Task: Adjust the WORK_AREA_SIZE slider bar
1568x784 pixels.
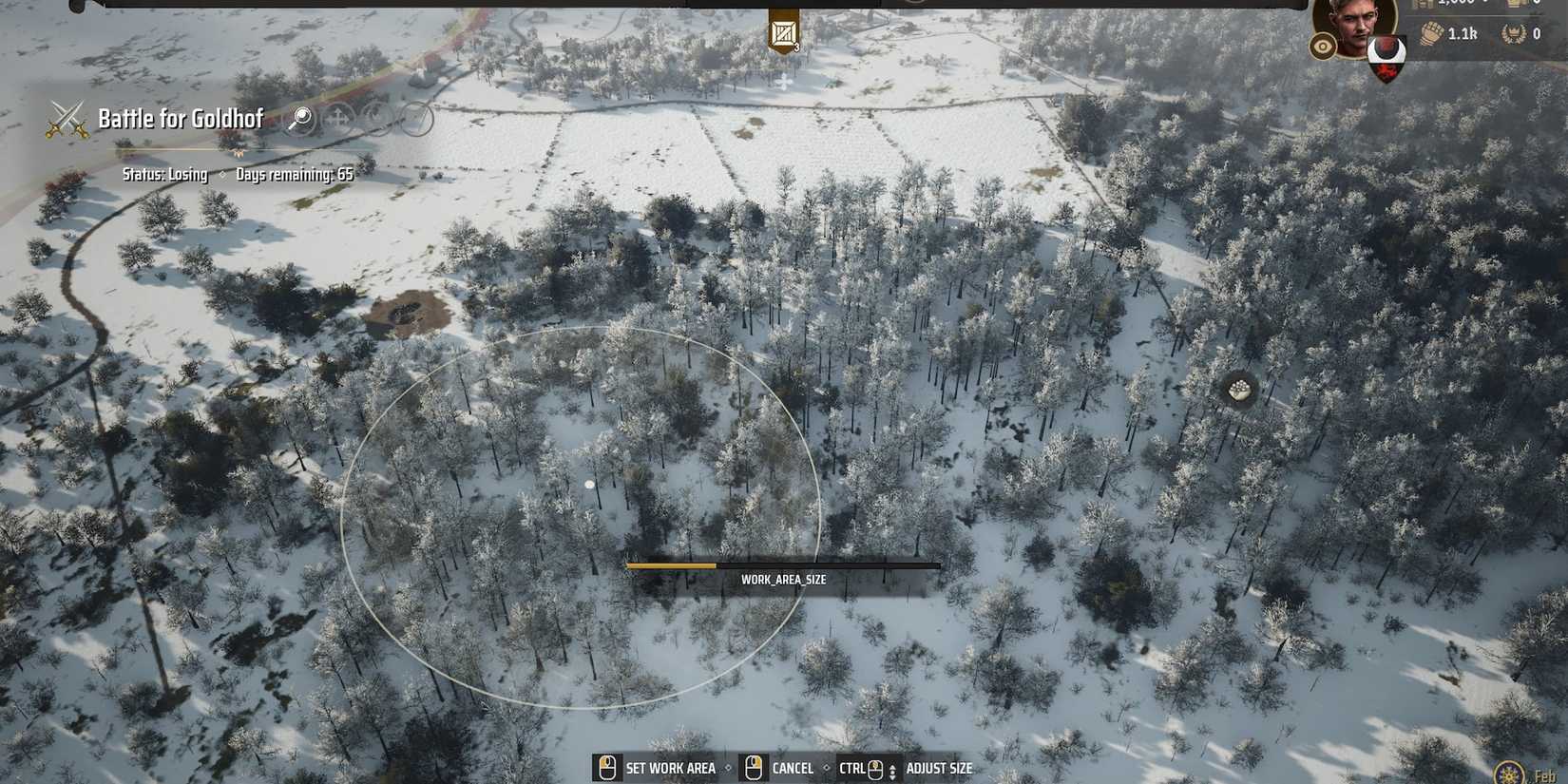Action: click(783, 565)
